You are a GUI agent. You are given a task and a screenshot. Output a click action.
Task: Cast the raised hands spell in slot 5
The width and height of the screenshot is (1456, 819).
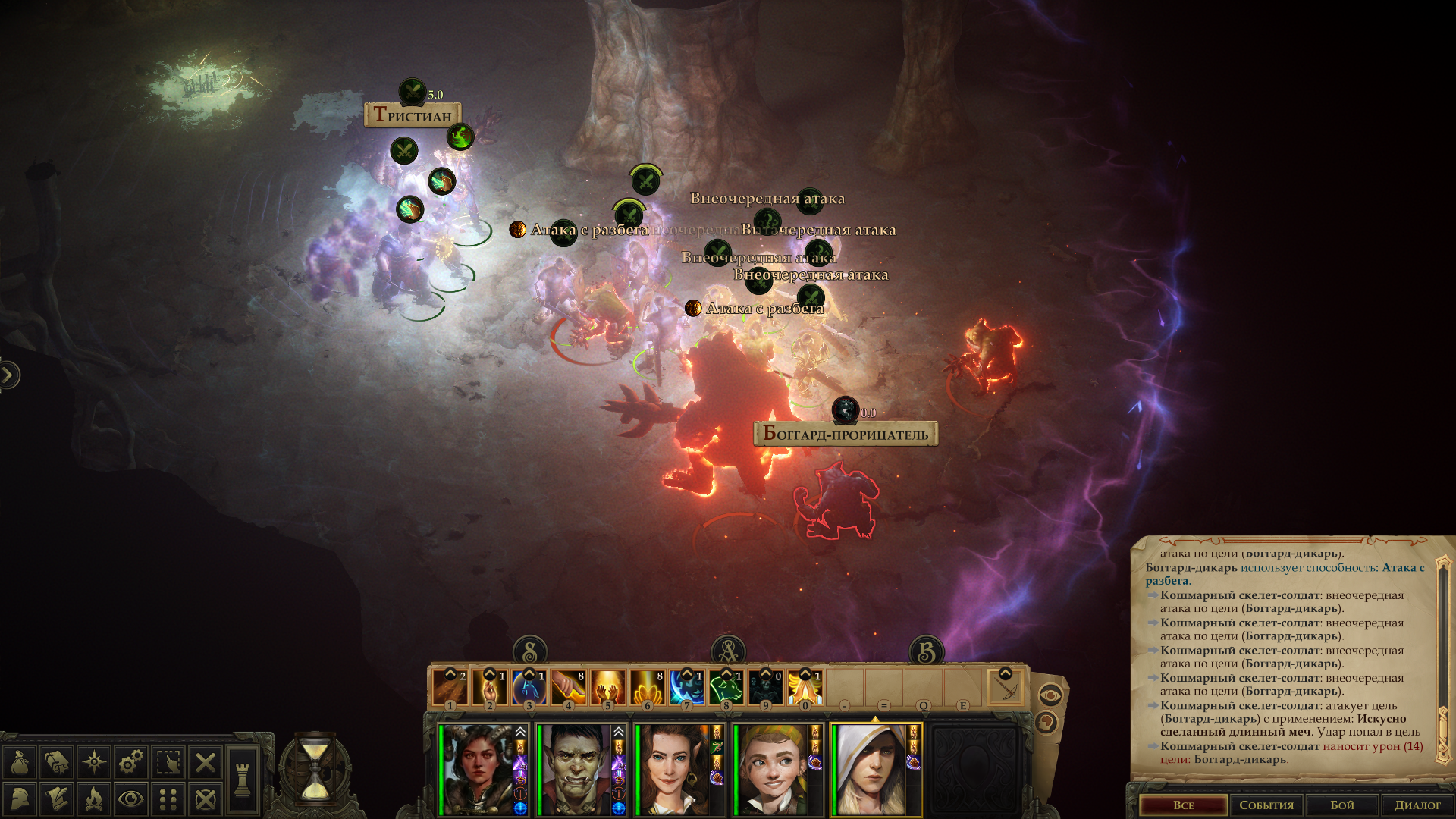coord(607,688)
